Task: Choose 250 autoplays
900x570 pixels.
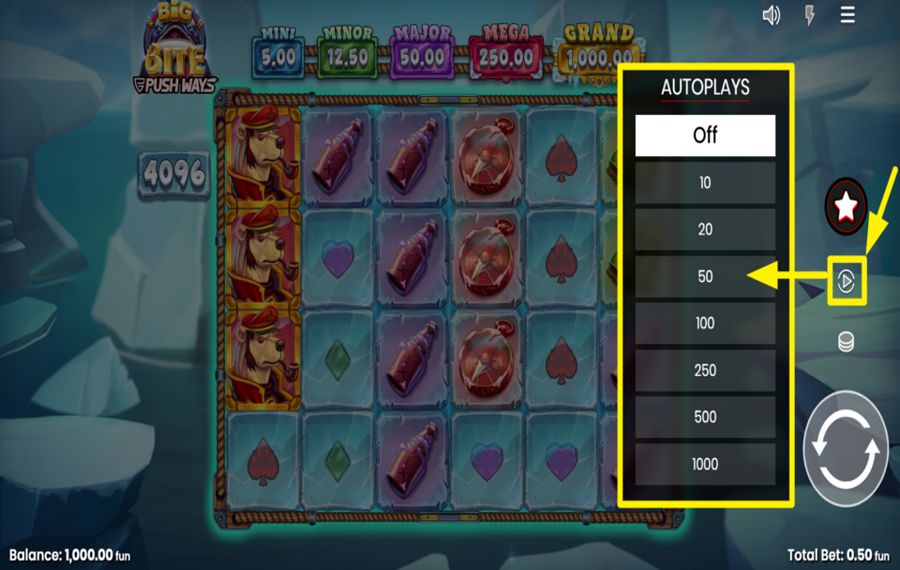Action: pyautogui.click(x=705, y=370)
